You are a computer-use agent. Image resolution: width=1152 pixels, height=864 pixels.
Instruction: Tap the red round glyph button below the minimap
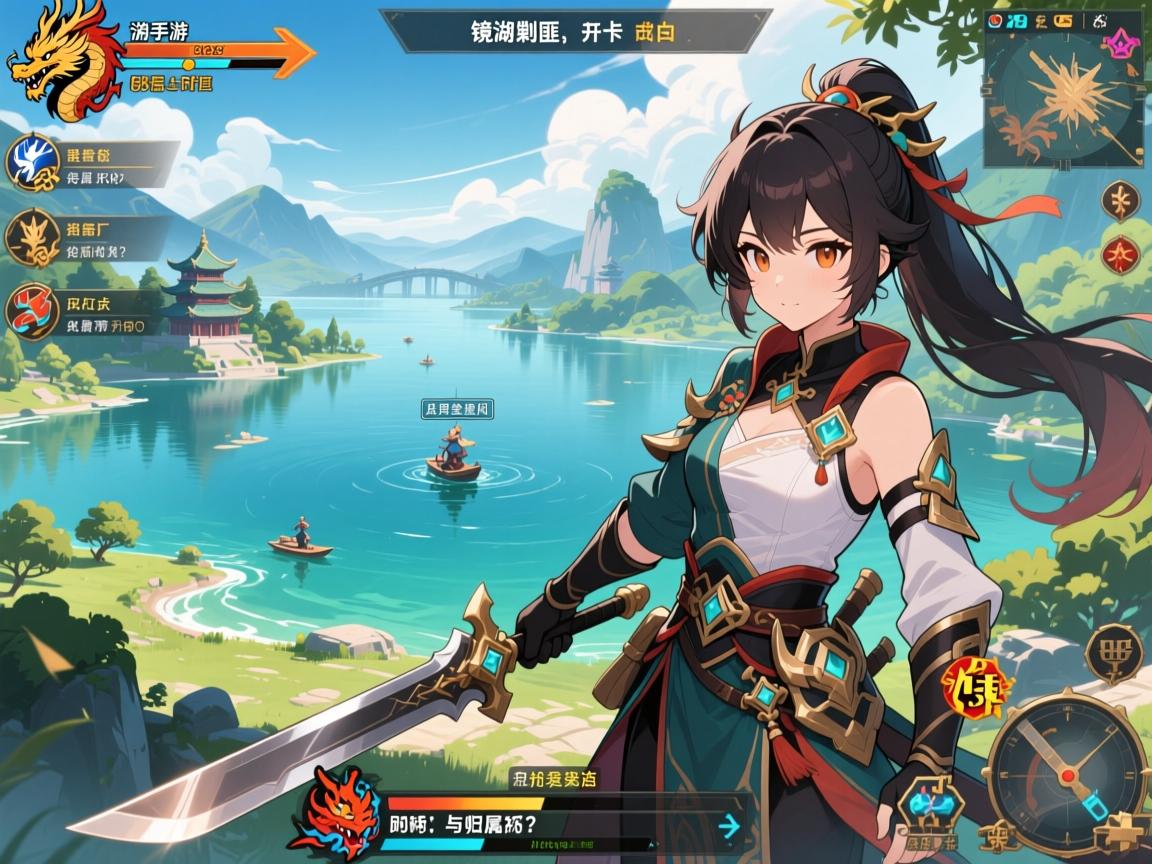tap(1120, 255)
